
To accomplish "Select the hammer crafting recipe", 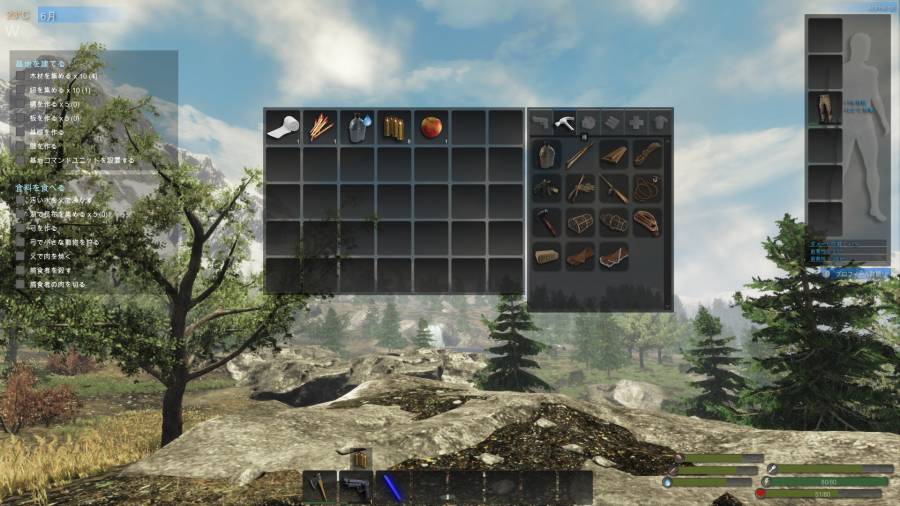I will pos(547,221).
